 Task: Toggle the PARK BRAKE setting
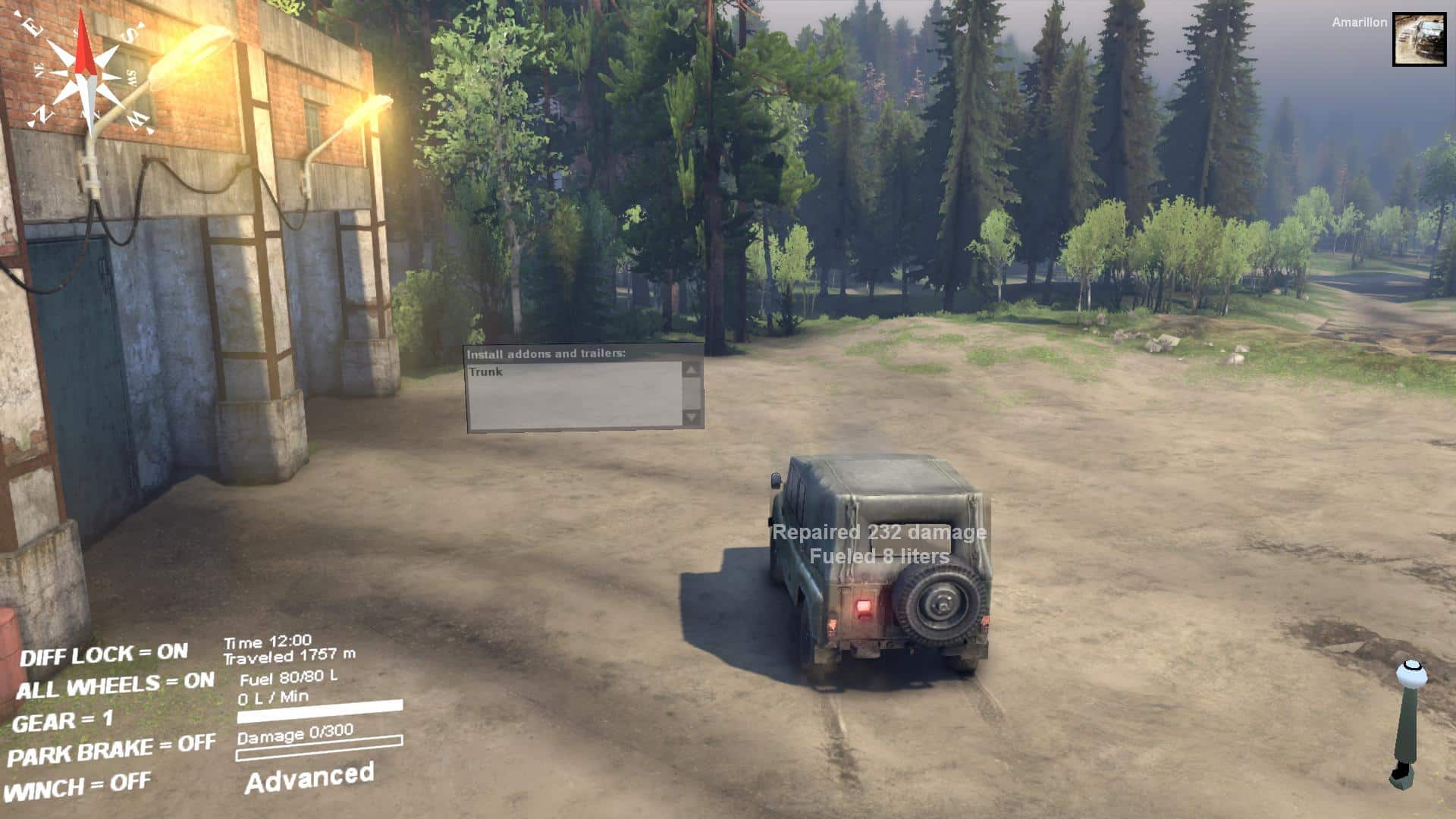(111, 750)
